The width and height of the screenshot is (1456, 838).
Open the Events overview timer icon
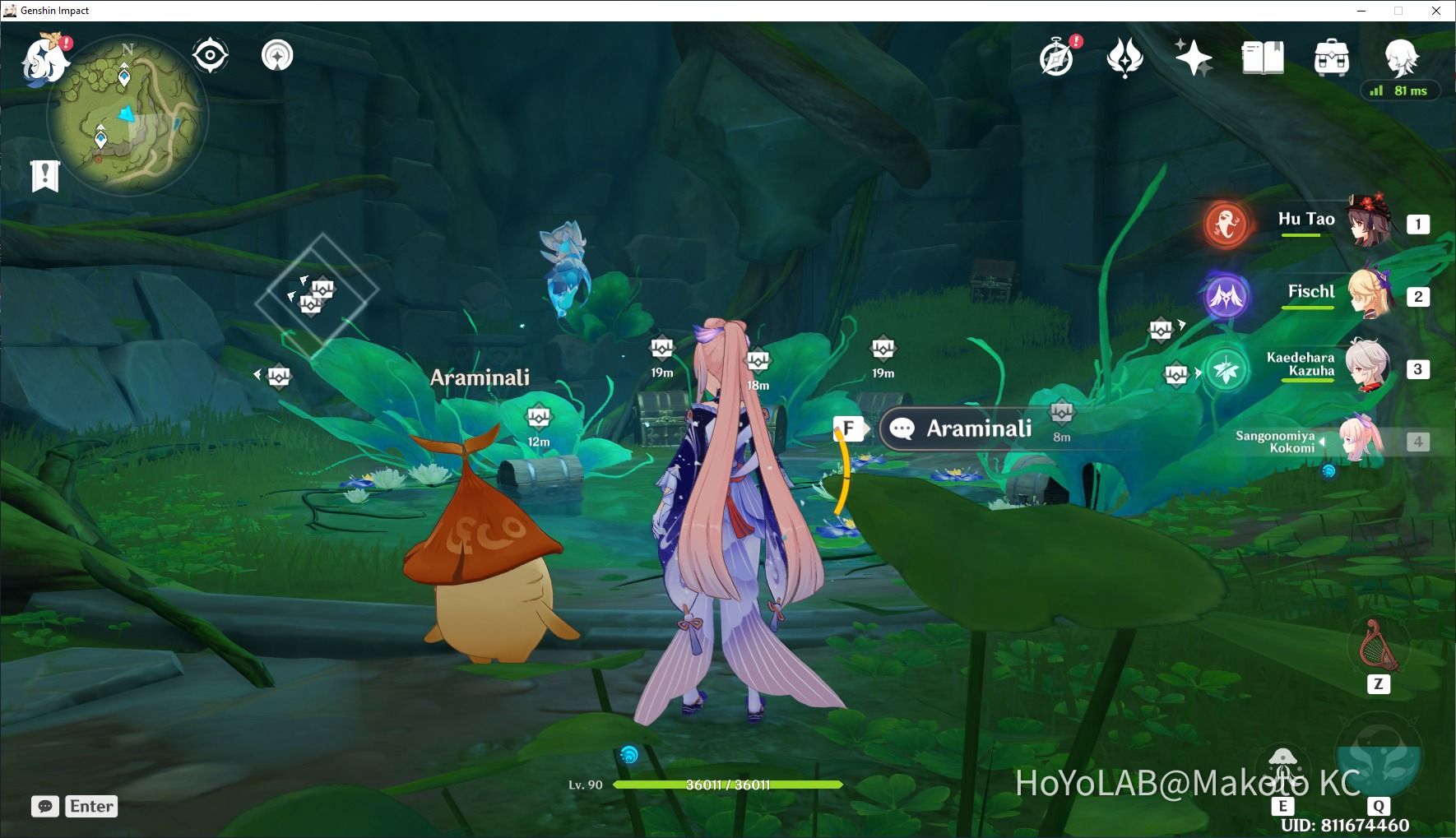pyautogui.click(x=1058, y=58)
